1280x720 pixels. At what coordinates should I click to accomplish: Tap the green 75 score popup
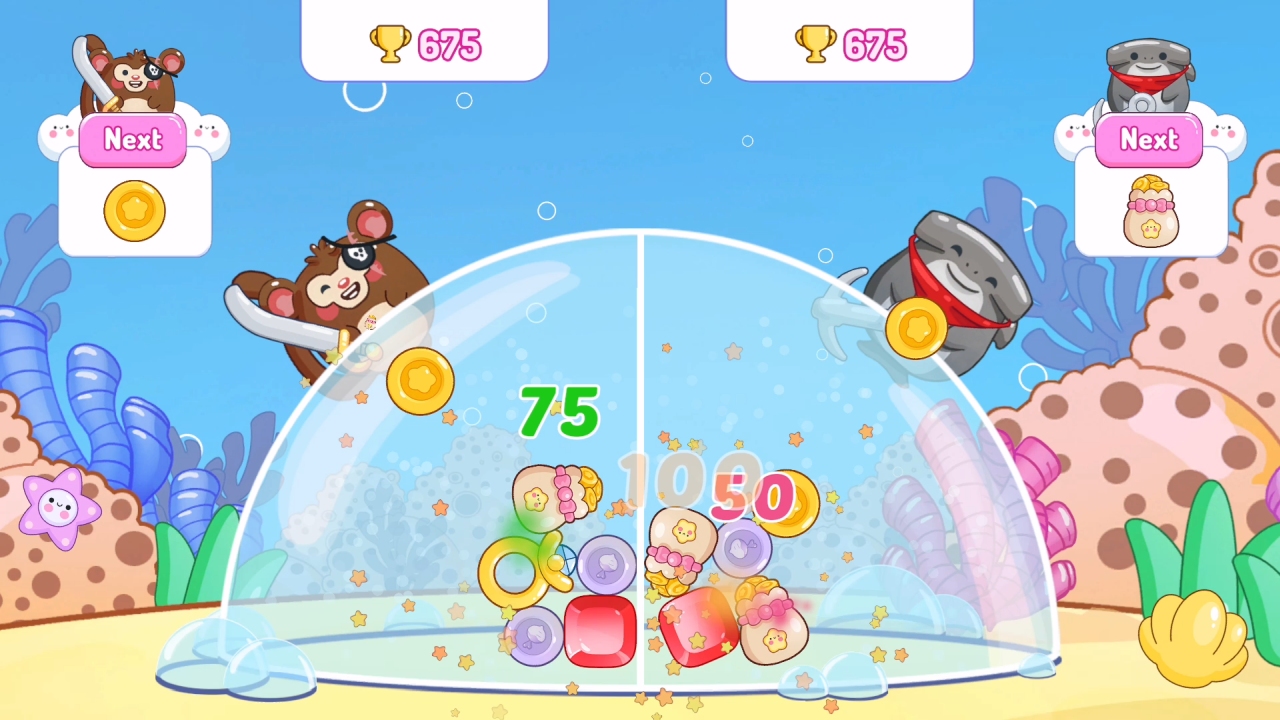556,410
